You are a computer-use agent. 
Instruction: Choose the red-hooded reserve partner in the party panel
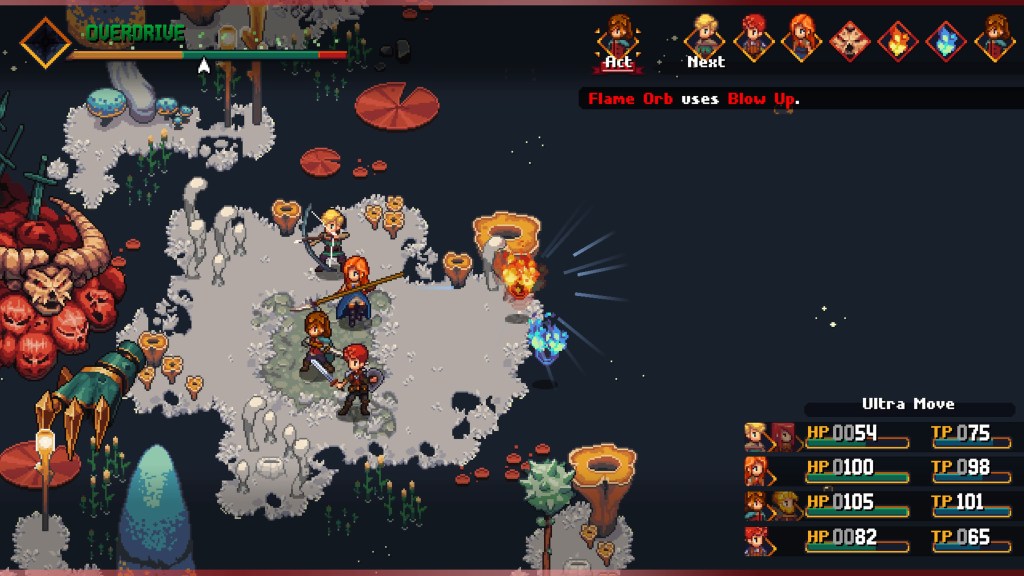point(783,436)
